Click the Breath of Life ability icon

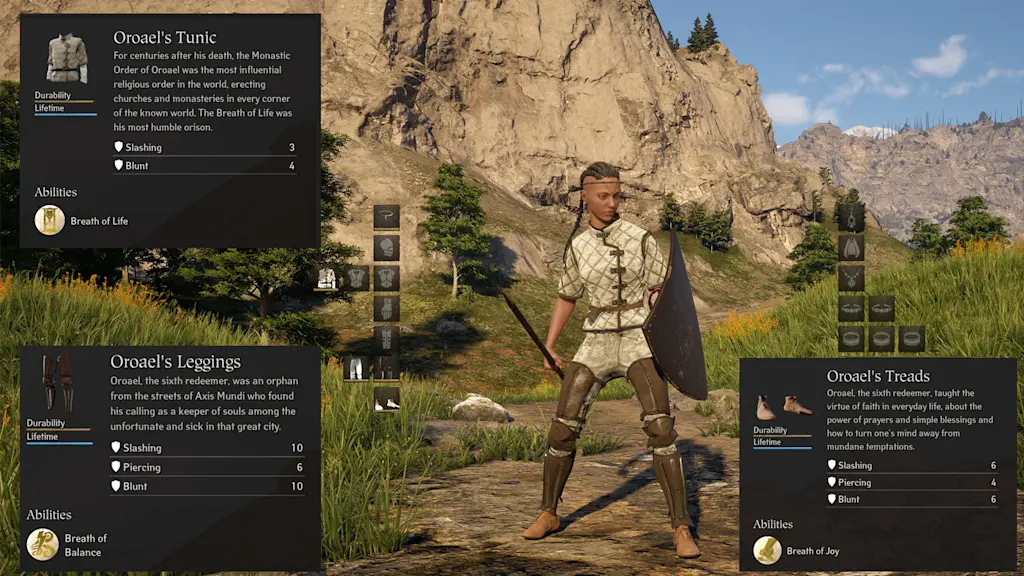[x=50, y=220]
